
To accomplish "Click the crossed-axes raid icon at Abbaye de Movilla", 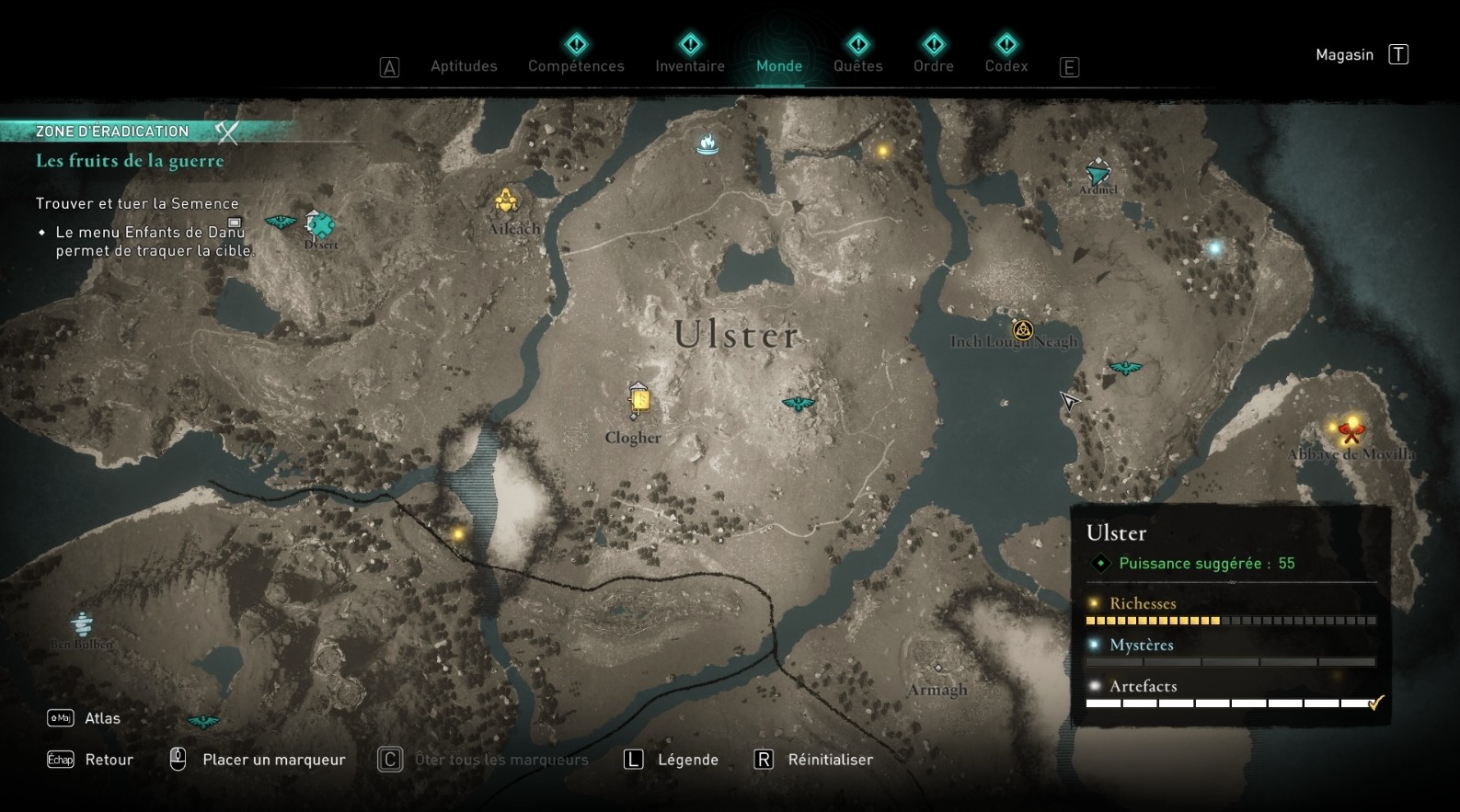I will 1349,429.
